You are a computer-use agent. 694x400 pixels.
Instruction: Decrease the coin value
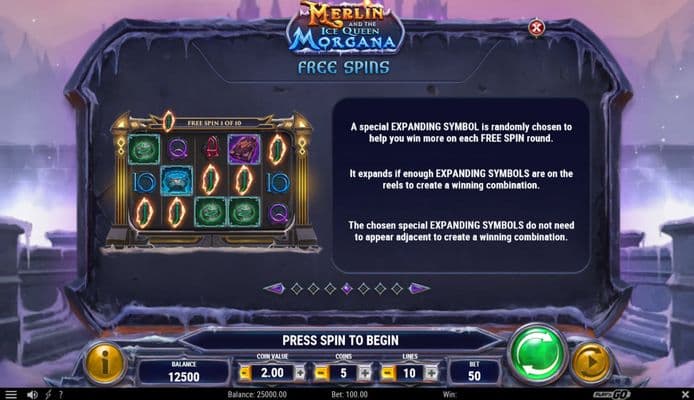pyautogui.click(x=245, y=372)
